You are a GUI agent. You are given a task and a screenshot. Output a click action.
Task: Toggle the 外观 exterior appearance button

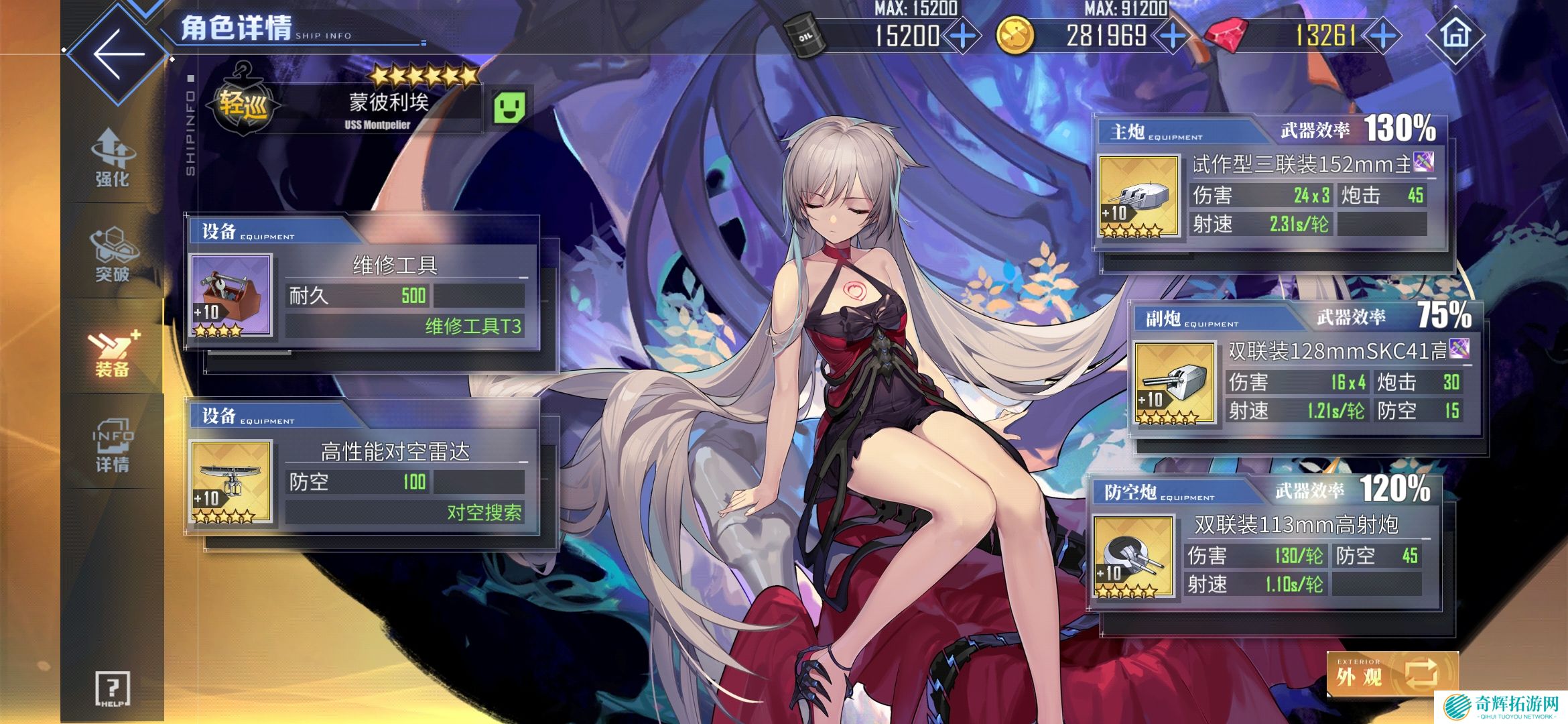pyautogui.click(x=1392, y=673)
